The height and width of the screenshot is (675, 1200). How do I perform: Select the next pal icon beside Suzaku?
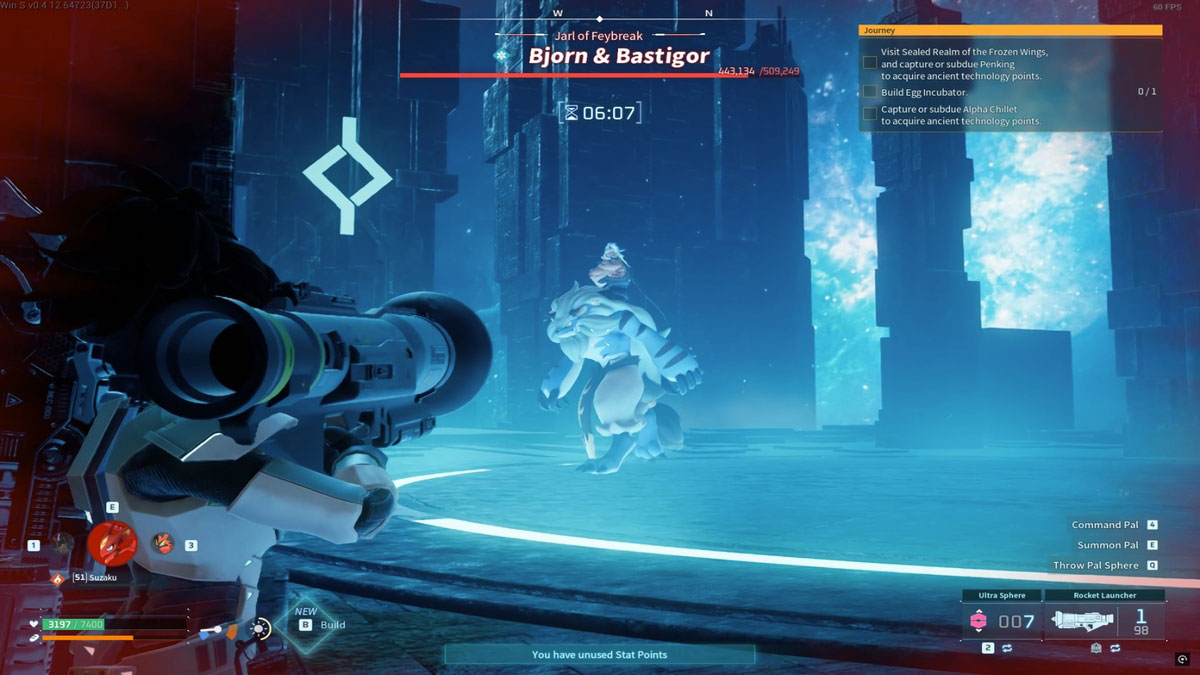[x=162, y=543]
